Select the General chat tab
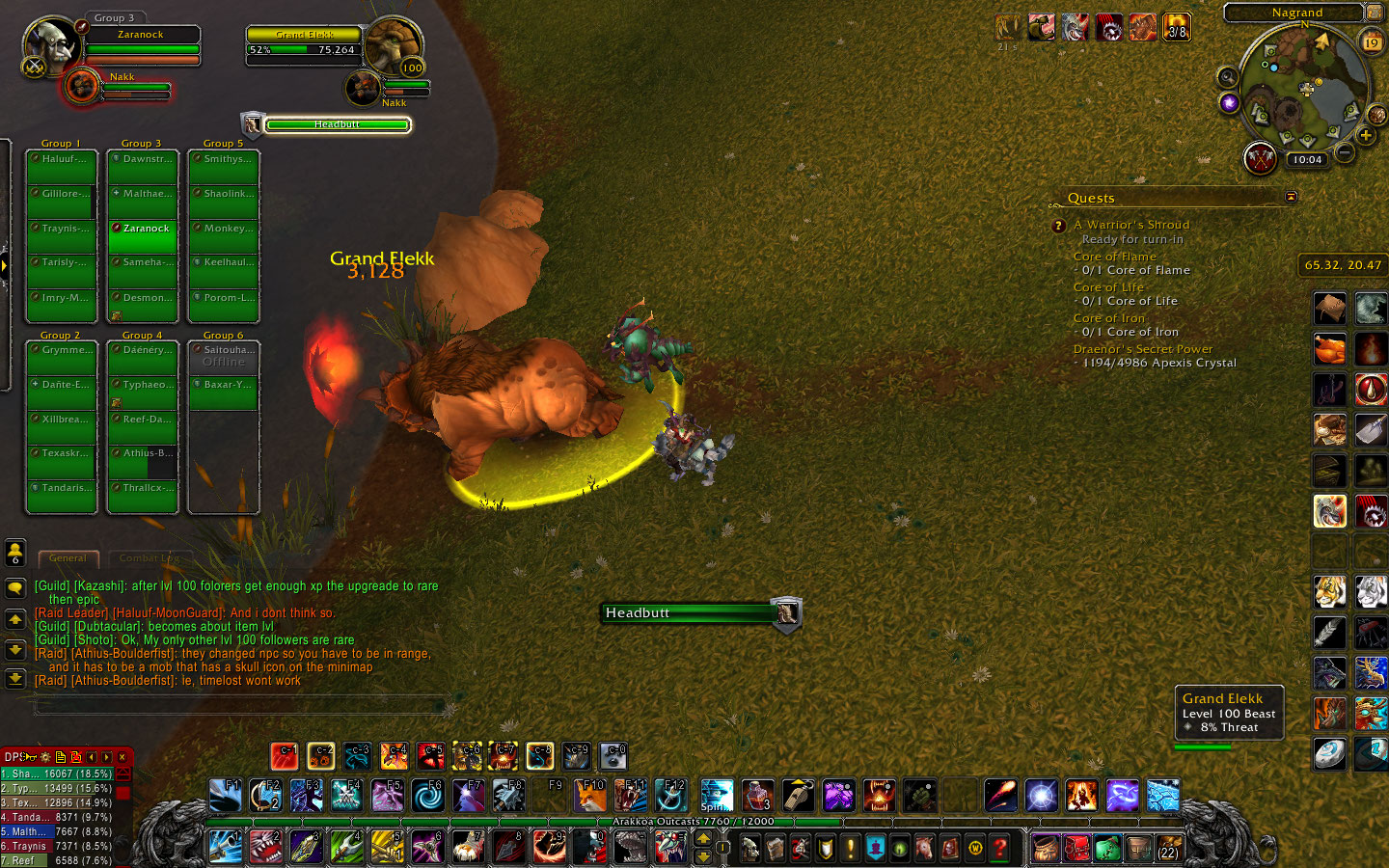Viewport: 1389px width, 868px height. point(68,557)
